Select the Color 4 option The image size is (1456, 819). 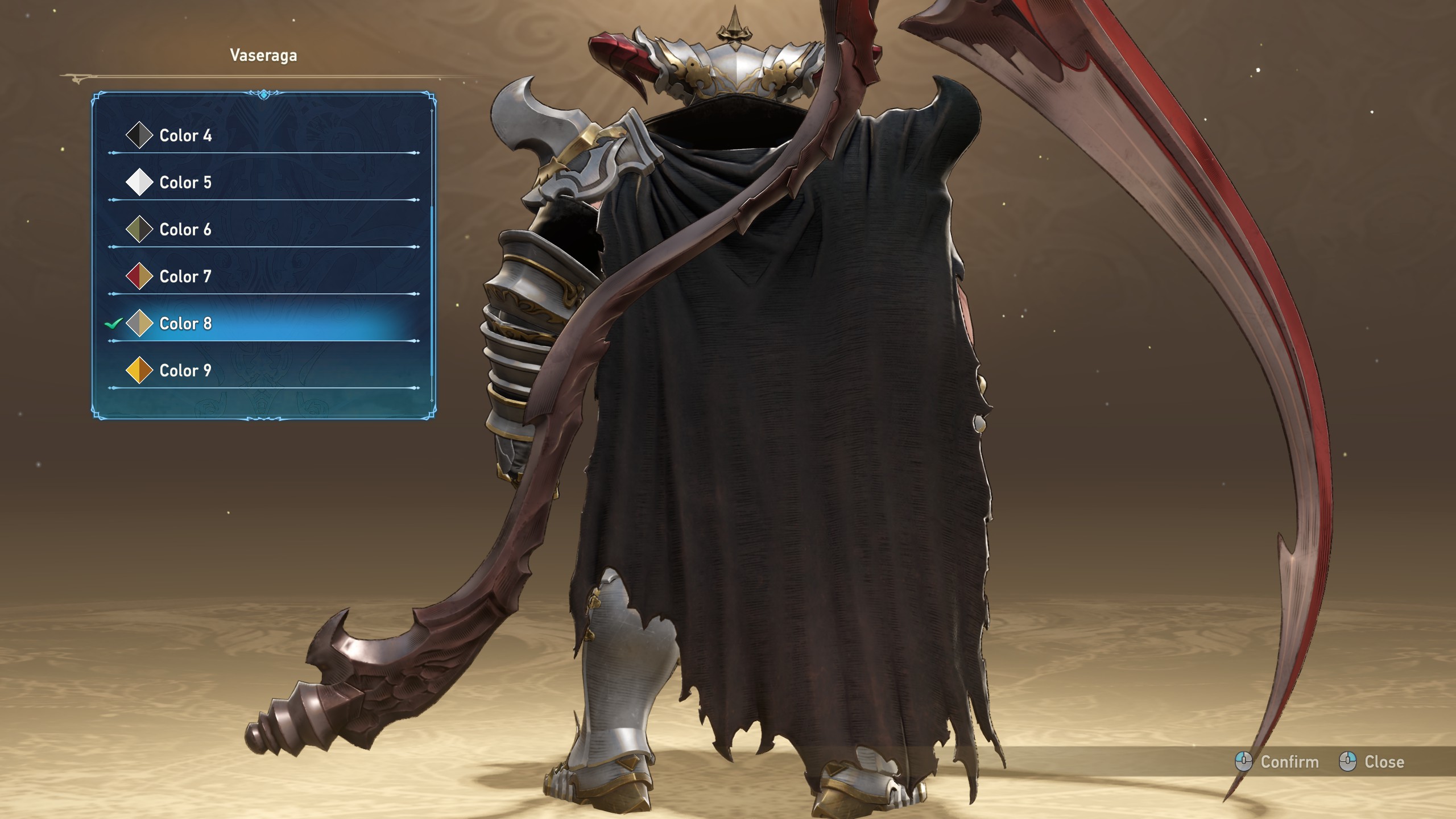pos(185,135)
